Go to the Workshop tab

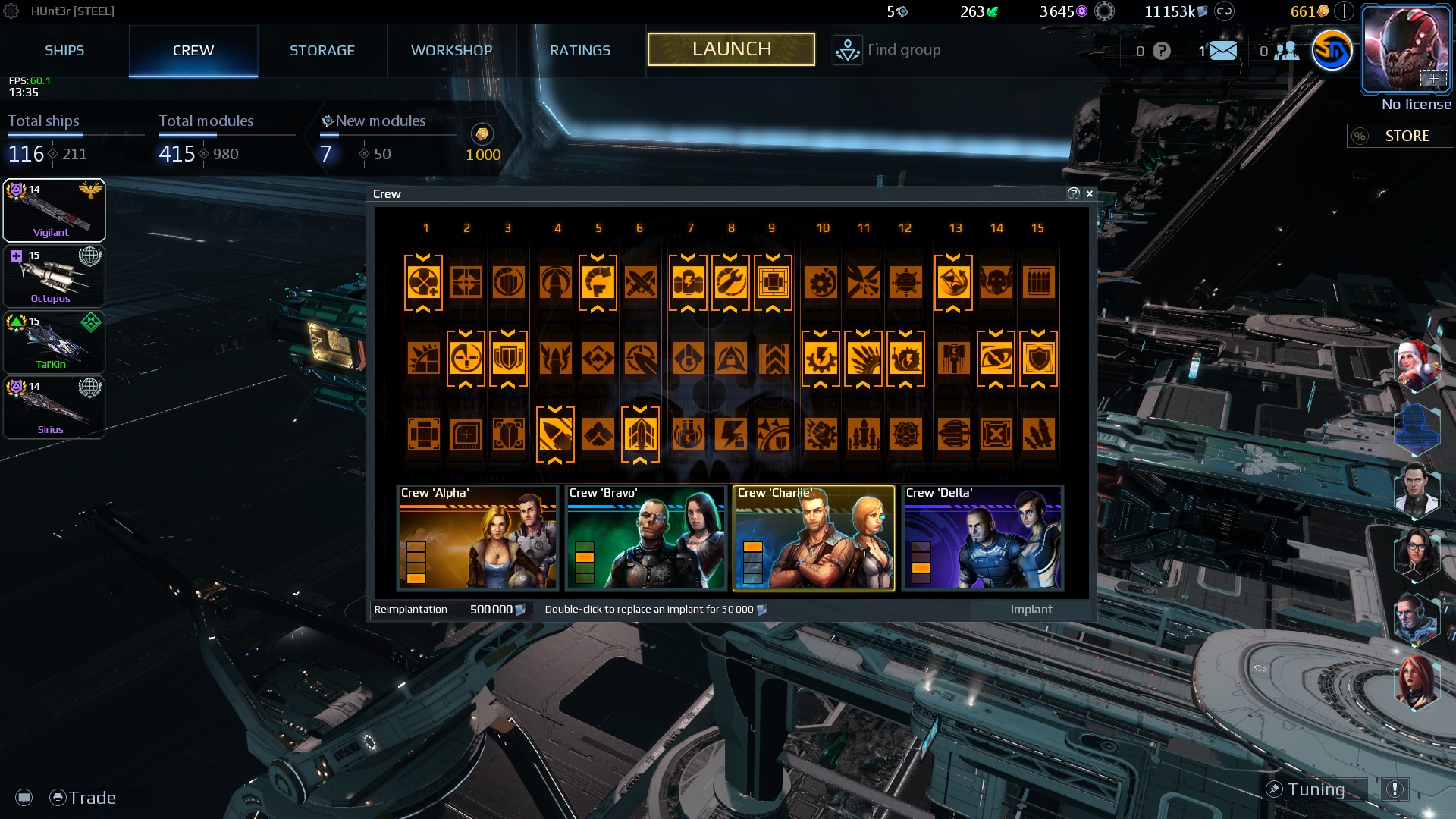coord(451,51)
